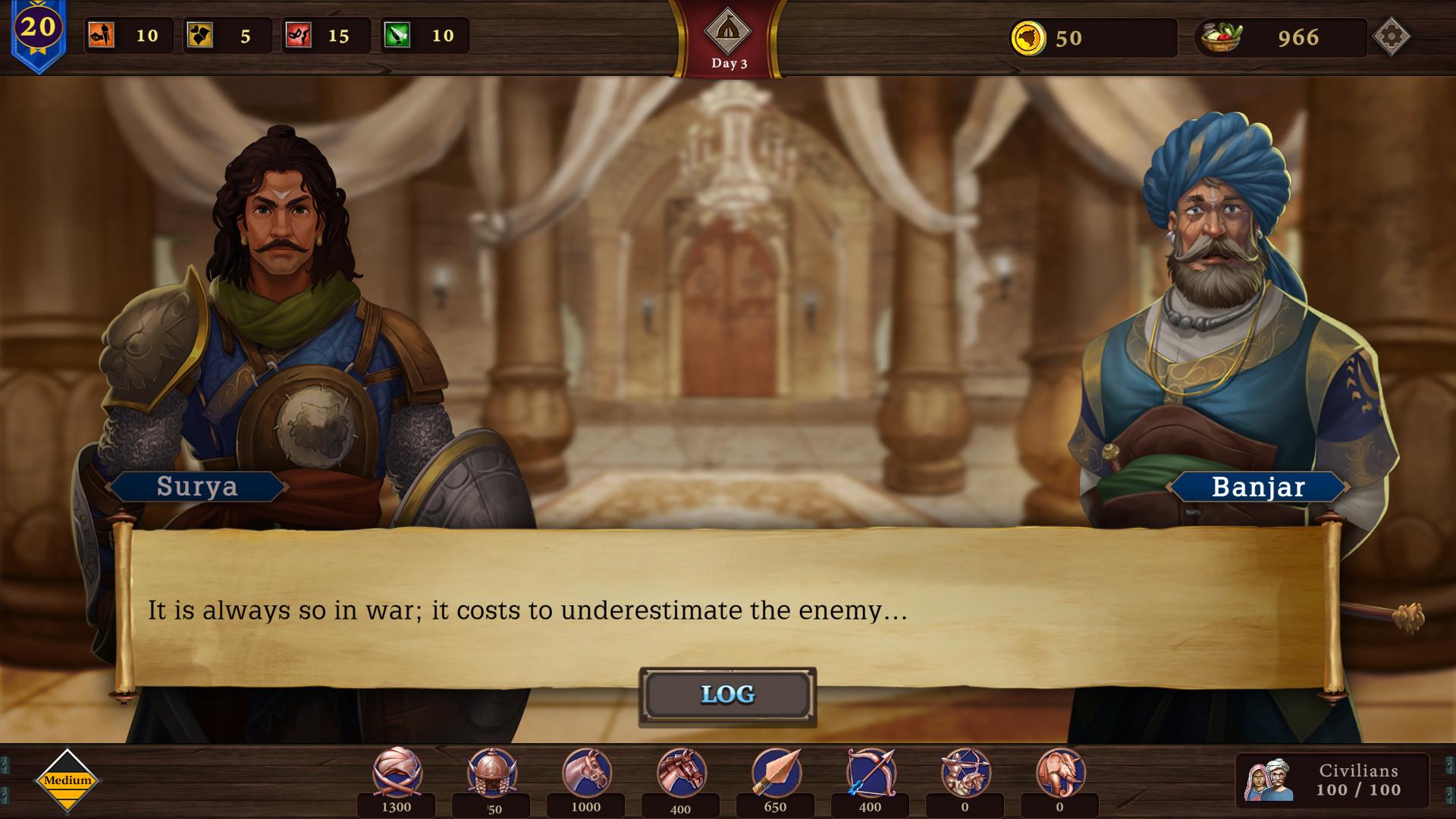This screenshot has width=1456, height=819.
Task: Choose the mounted horse archer icon
Action: pyautogui.click(x=965, y=773)
